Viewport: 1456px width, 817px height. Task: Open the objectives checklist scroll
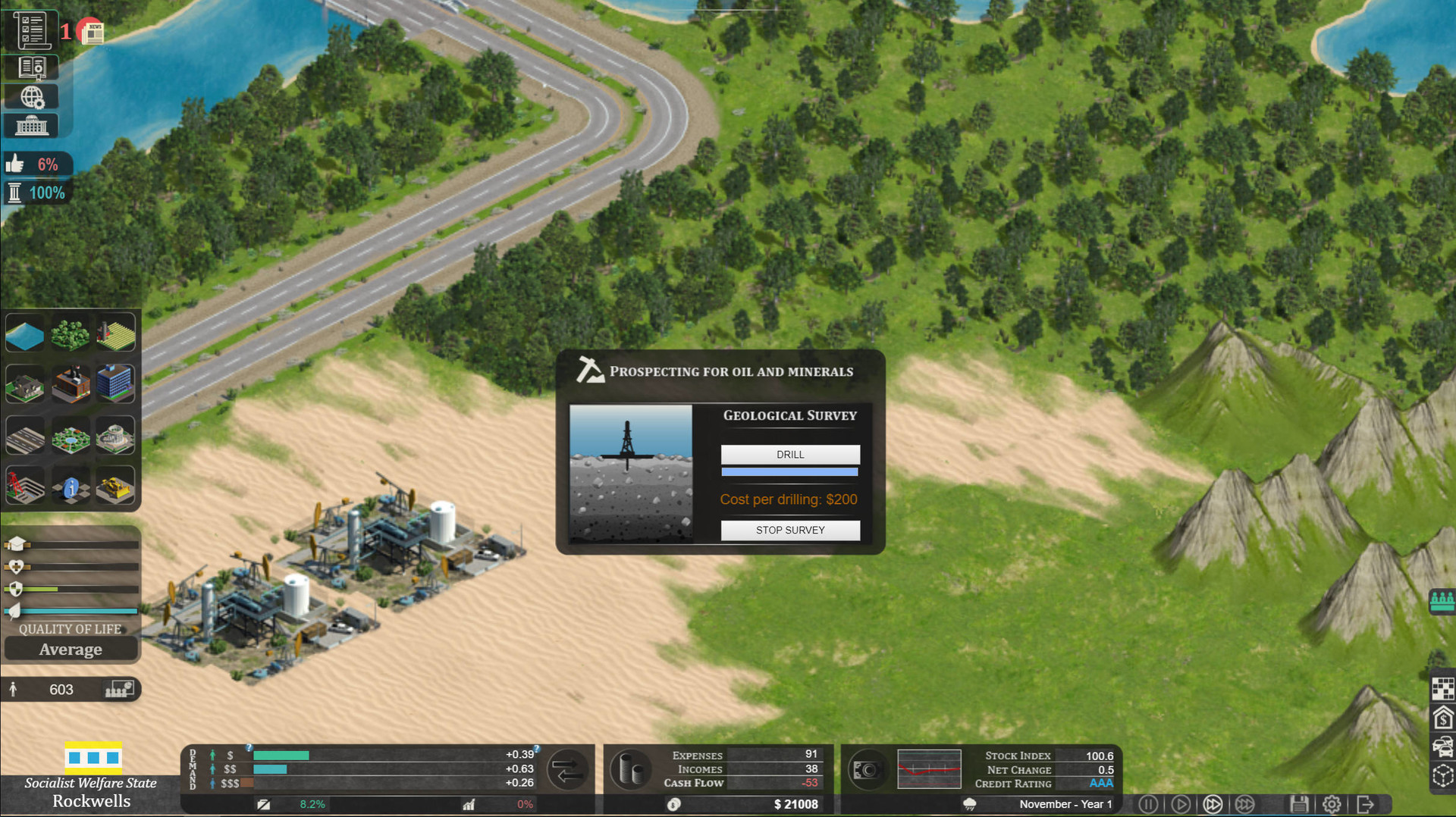pos(32,30)
